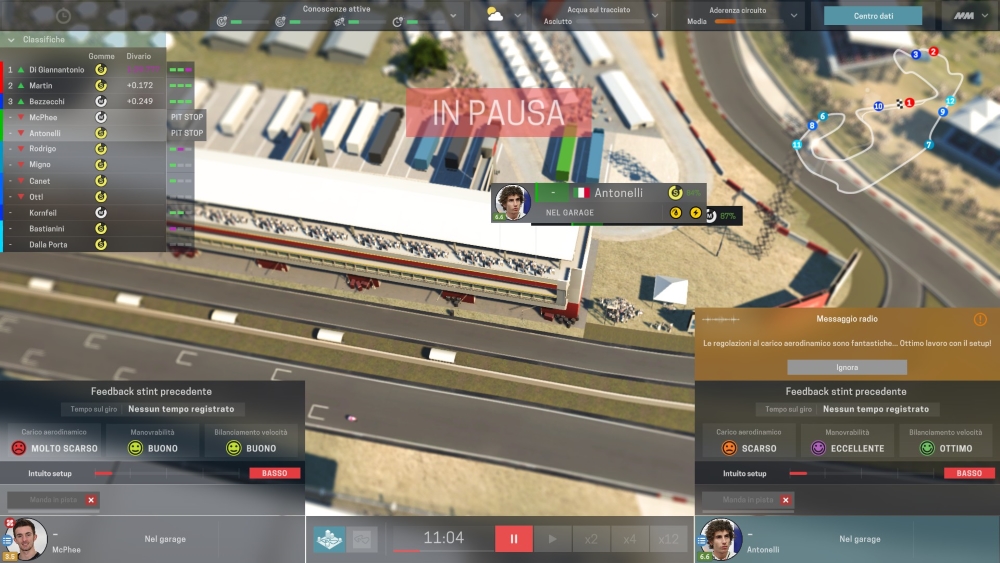
Task: Click Antonelli's portrait in the bottom panel
Action: click(720, 540)
